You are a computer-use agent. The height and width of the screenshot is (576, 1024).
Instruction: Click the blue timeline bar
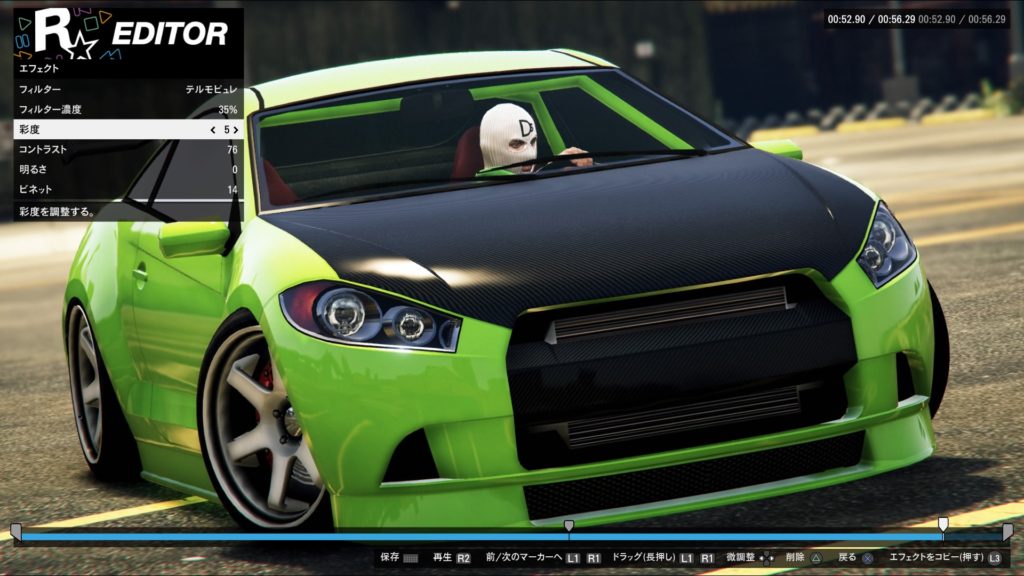[300, 536]
